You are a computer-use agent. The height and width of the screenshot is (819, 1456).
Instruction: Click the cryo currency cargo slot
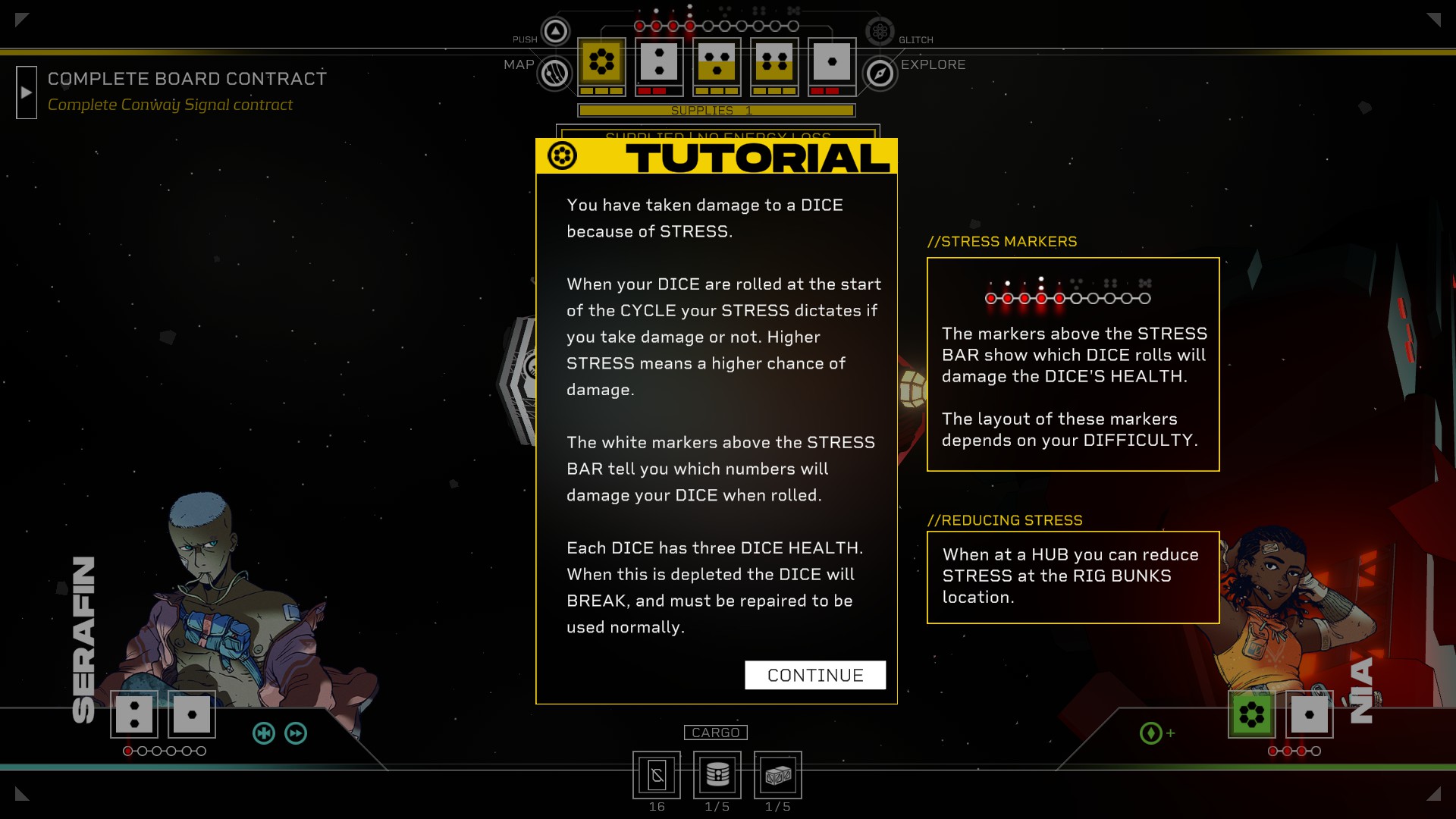click(657, 775)
